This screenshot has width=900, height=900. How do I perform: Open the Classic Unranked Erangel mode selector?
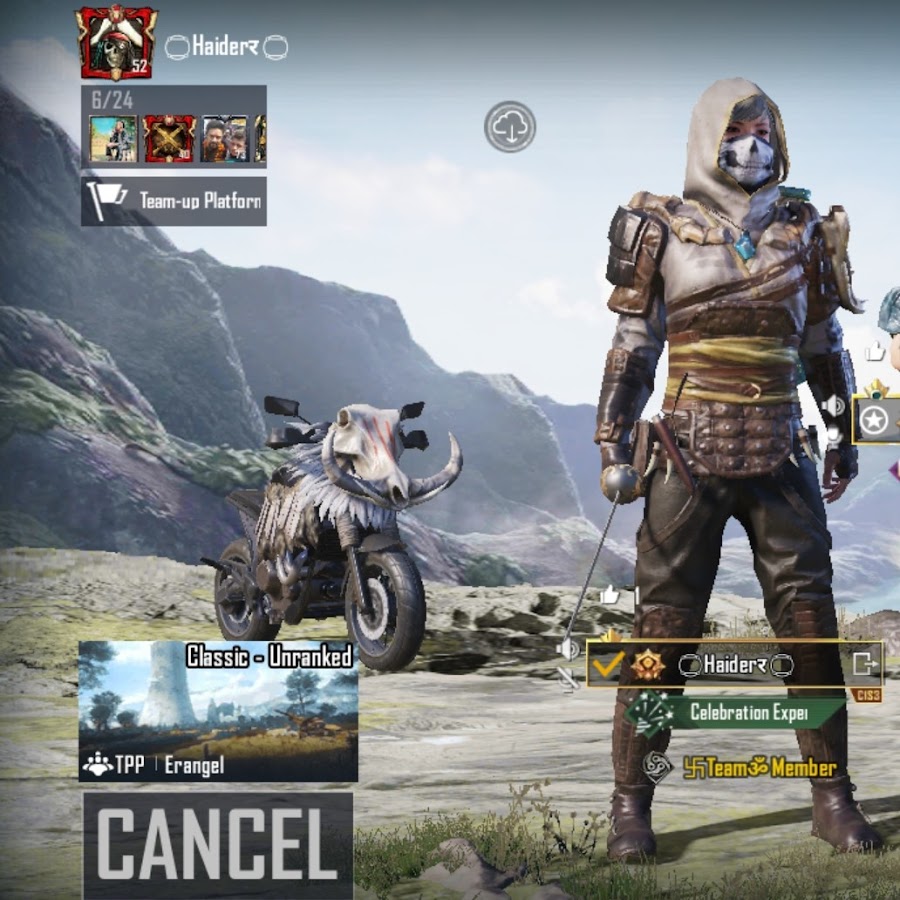click(218, 711)
